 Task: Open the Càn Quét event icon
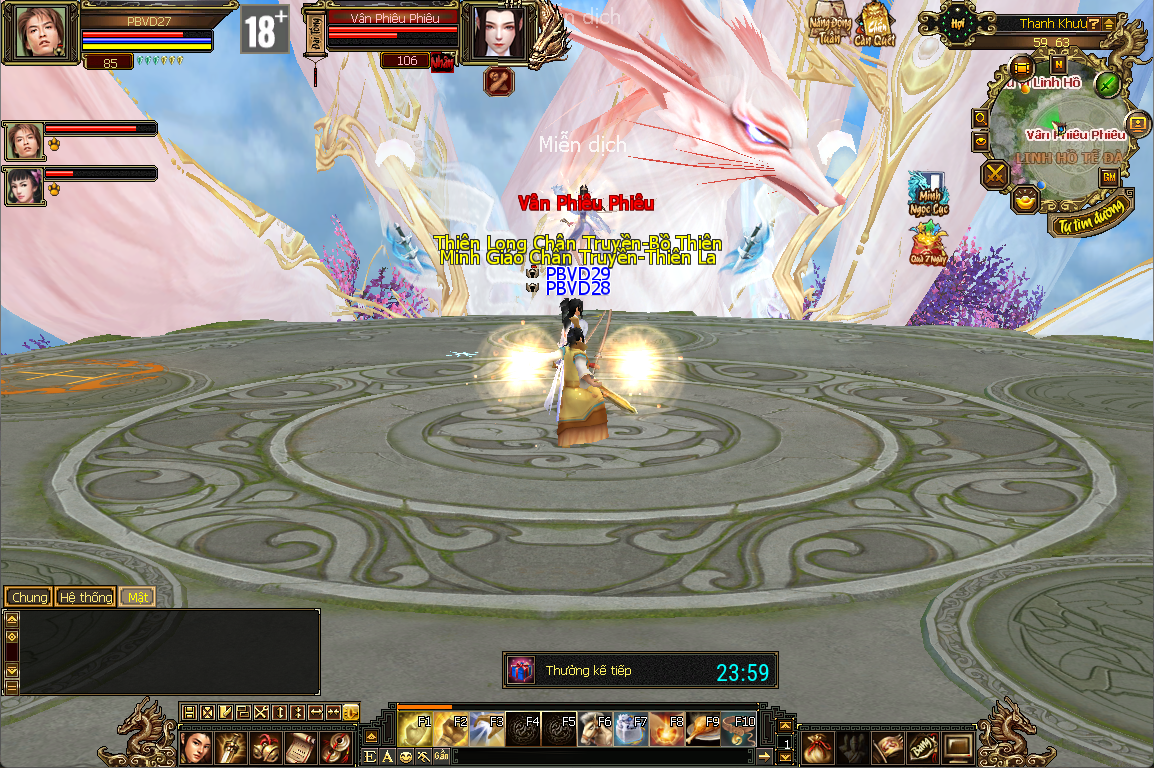click(x=875, y=22)
